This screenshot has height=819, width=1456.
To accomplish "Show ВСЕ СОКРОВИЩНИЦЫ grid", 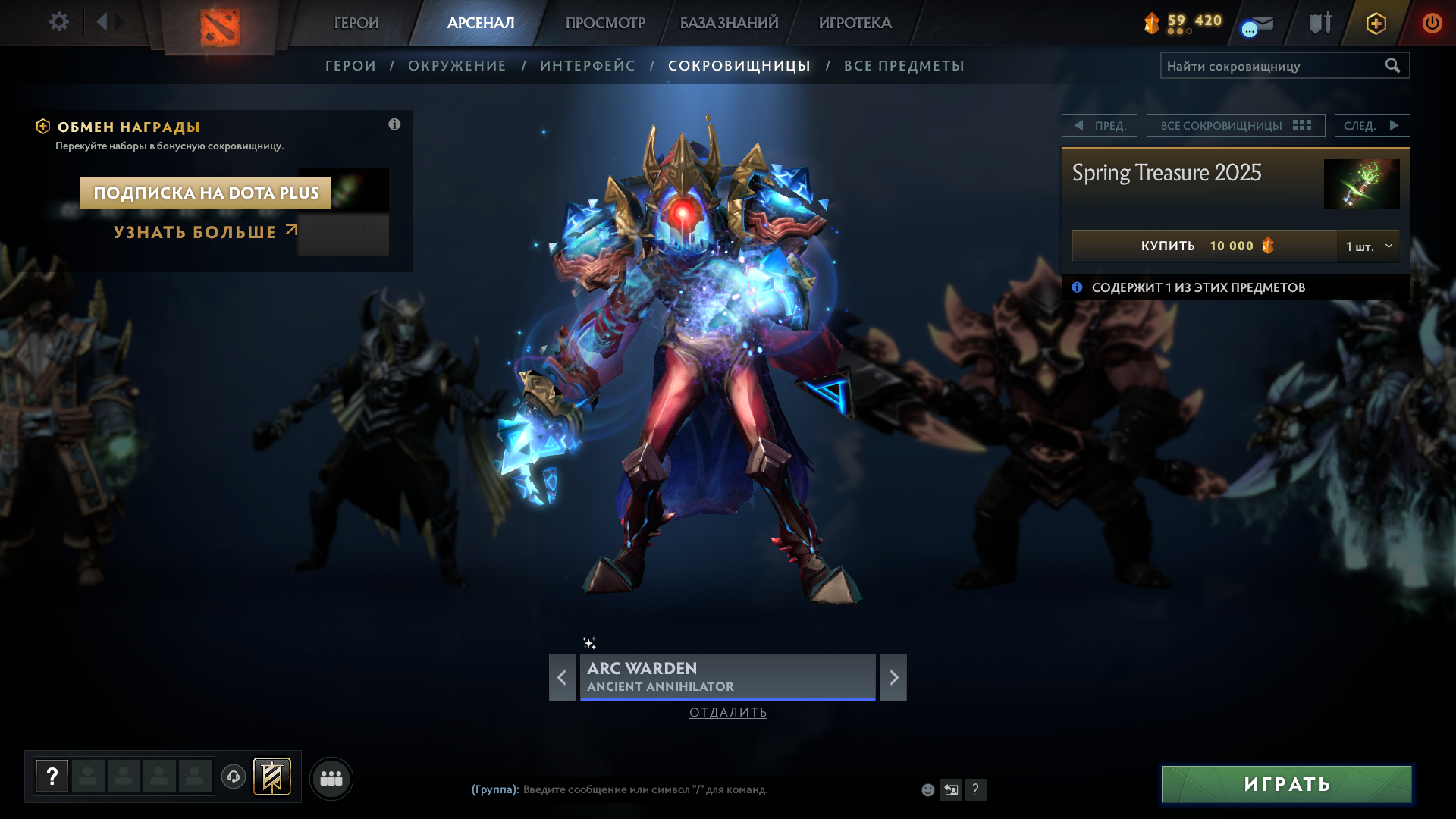I will click(x=1235, y=125).
